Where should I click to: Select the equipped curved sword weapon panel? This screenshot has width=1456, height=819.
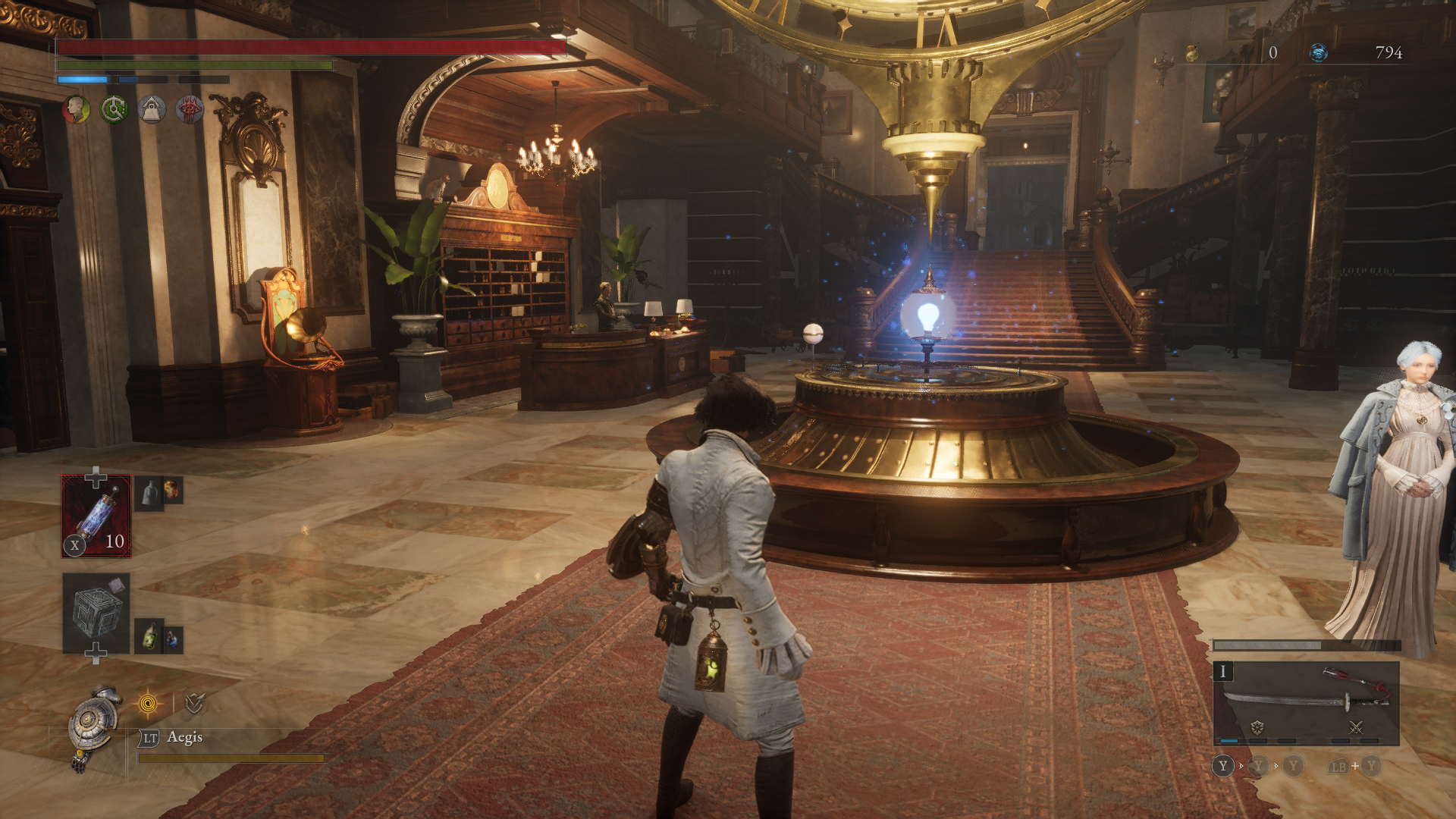coord(1306,703)
